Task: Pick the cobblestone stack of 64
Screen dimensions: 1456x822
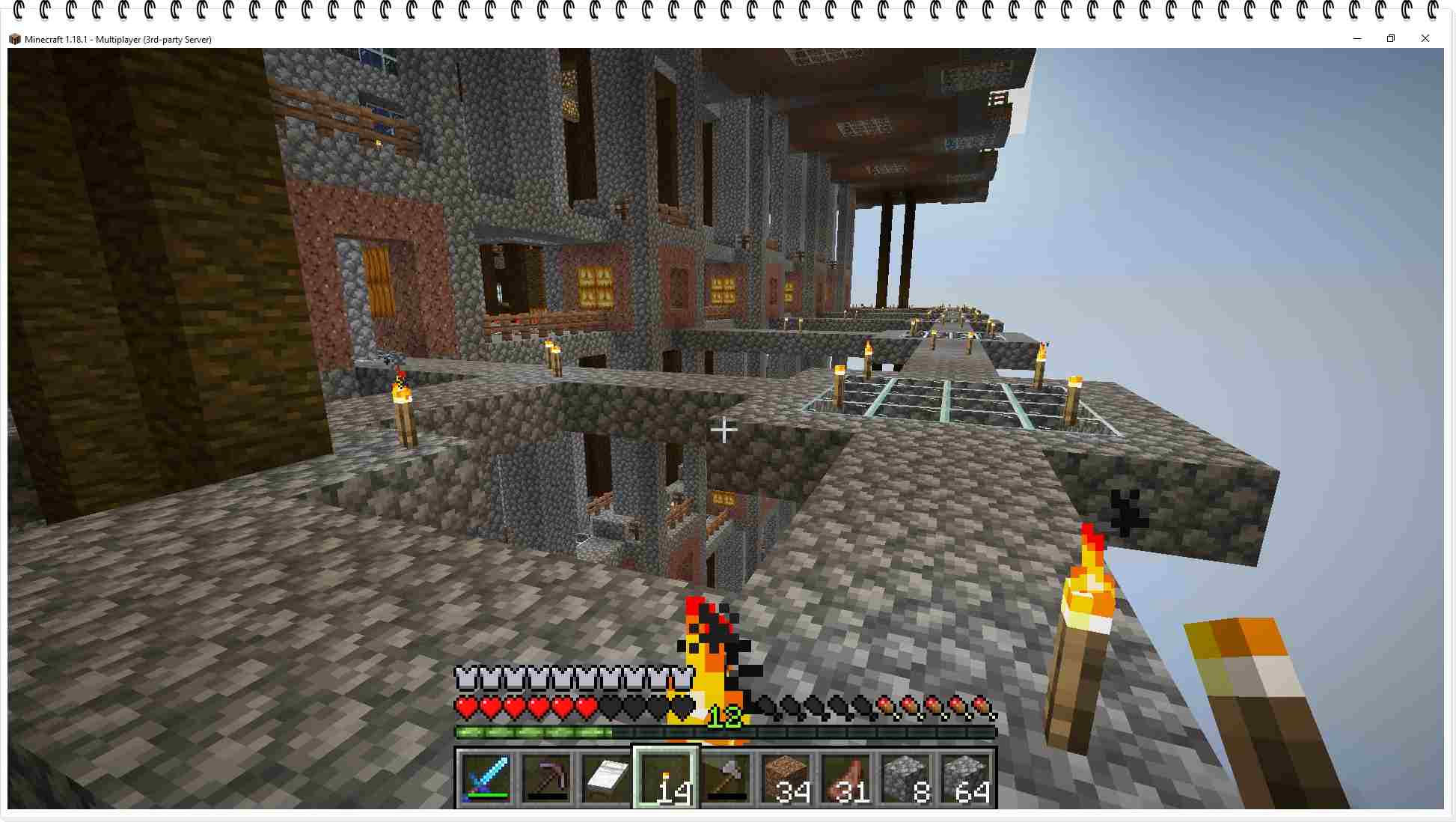Action: coord(965,779)
